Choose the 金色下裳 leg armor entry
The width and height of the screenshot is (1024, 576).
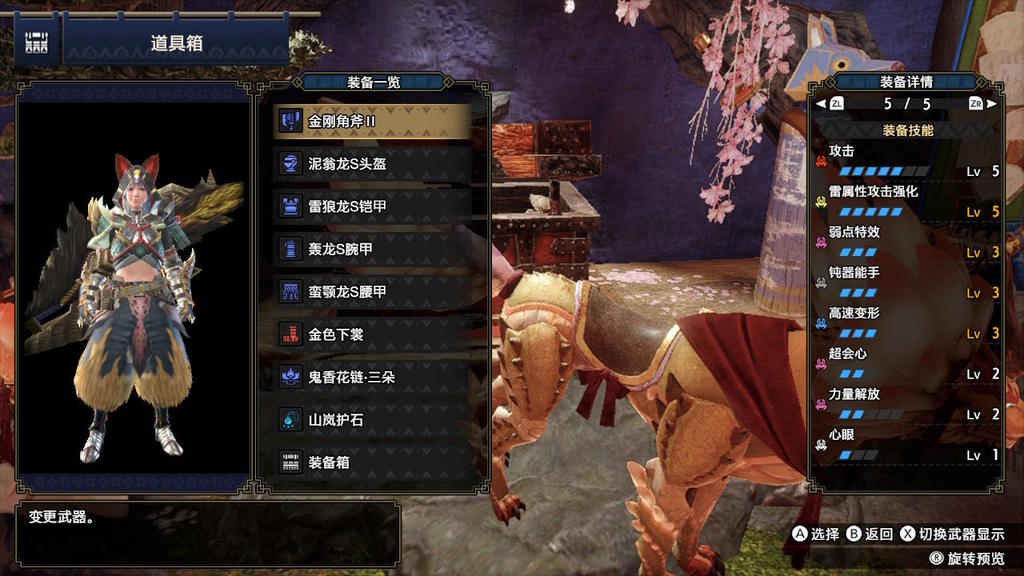point(372,334)
